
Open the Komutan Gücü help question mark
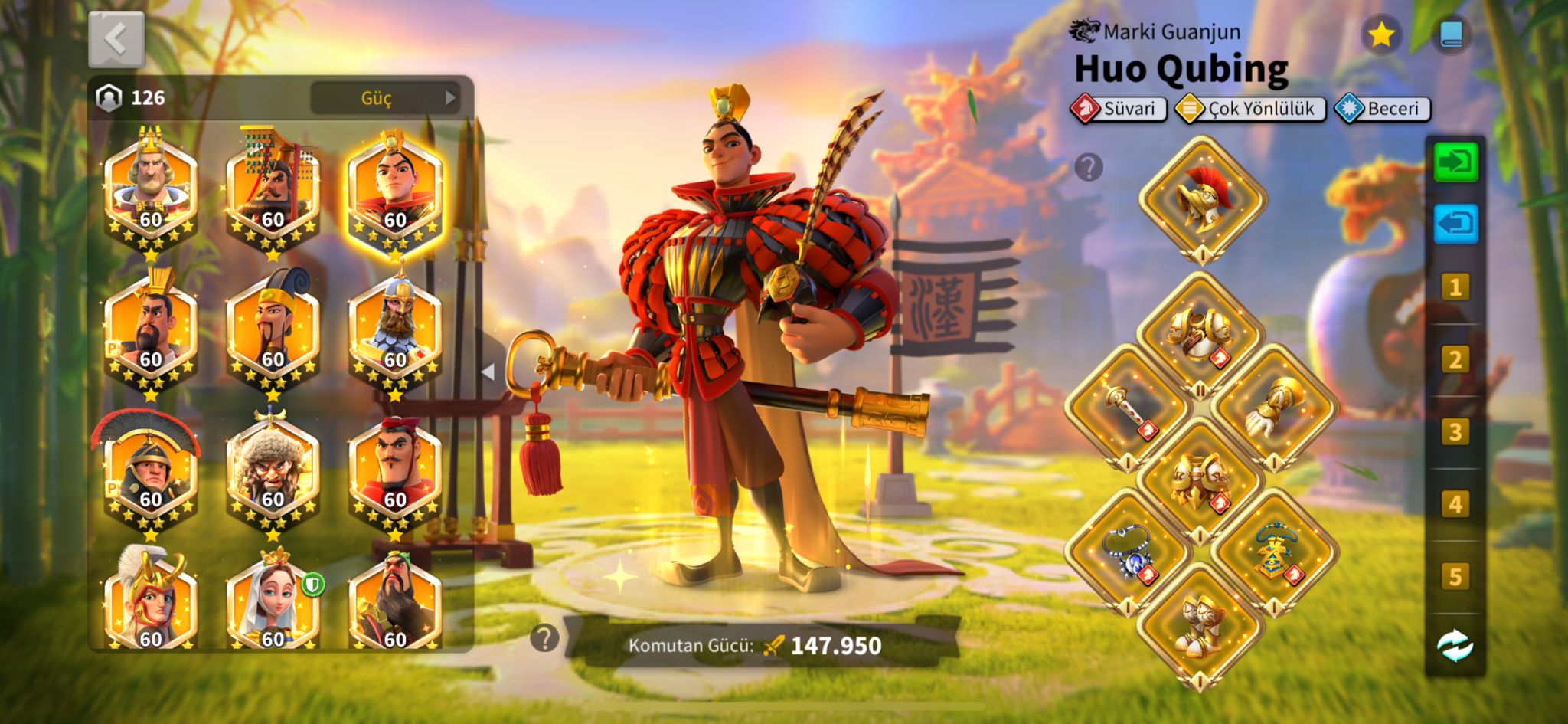pyautogui.click(x=544, y=637)
